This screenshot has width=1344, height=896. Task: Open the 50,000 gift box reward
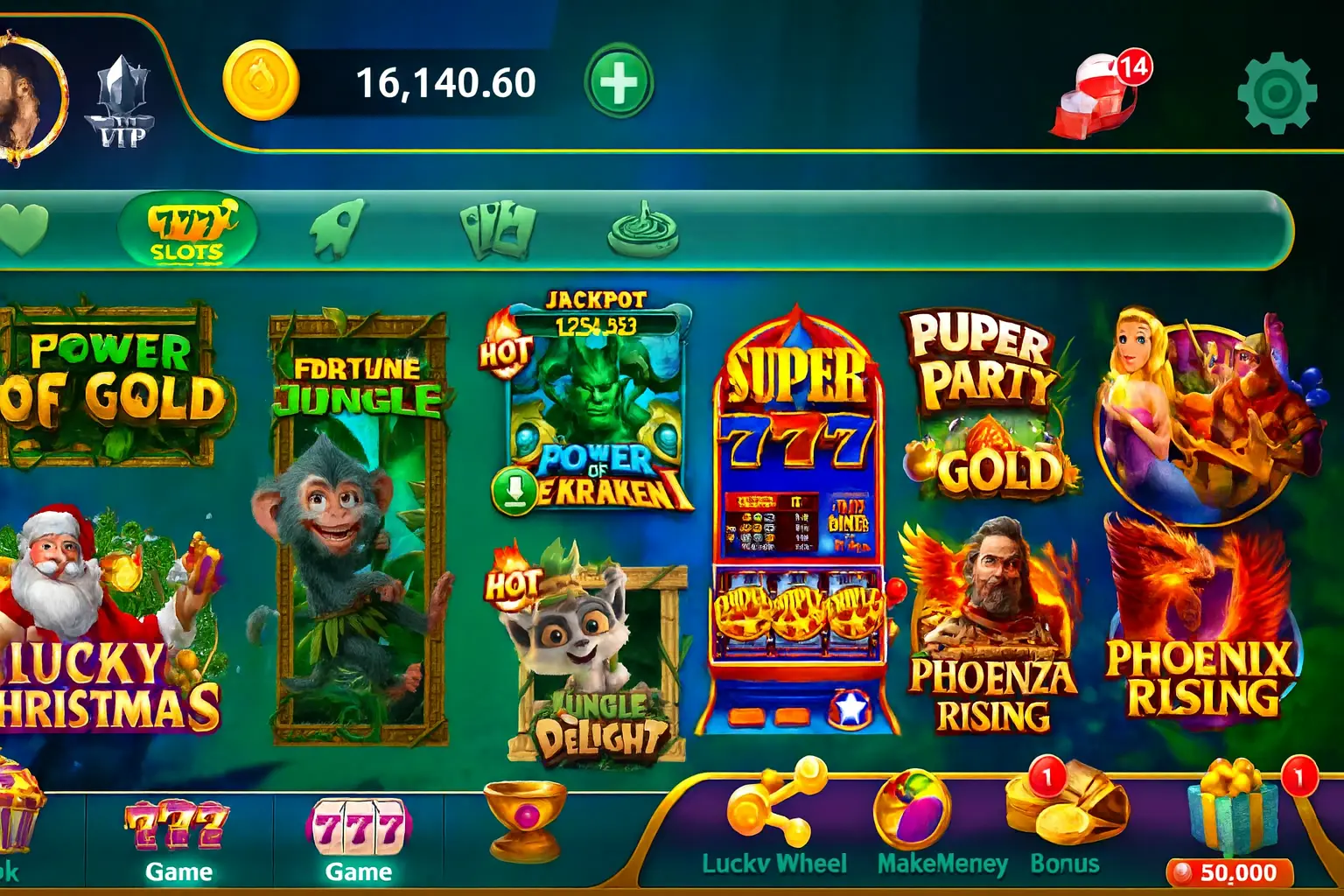(1234, 814)
